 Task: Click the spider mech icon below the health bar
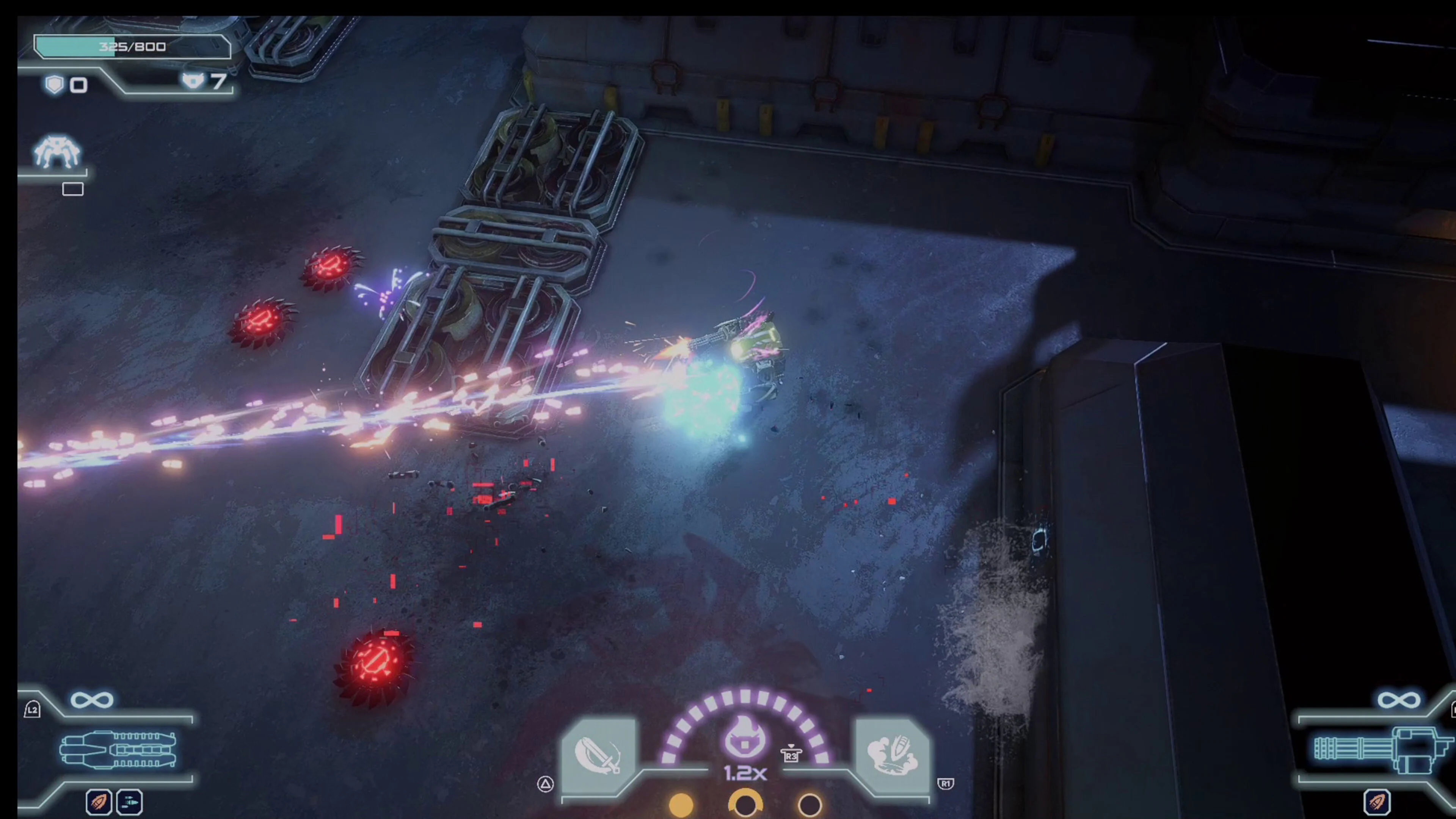click(x=56, y=152)
